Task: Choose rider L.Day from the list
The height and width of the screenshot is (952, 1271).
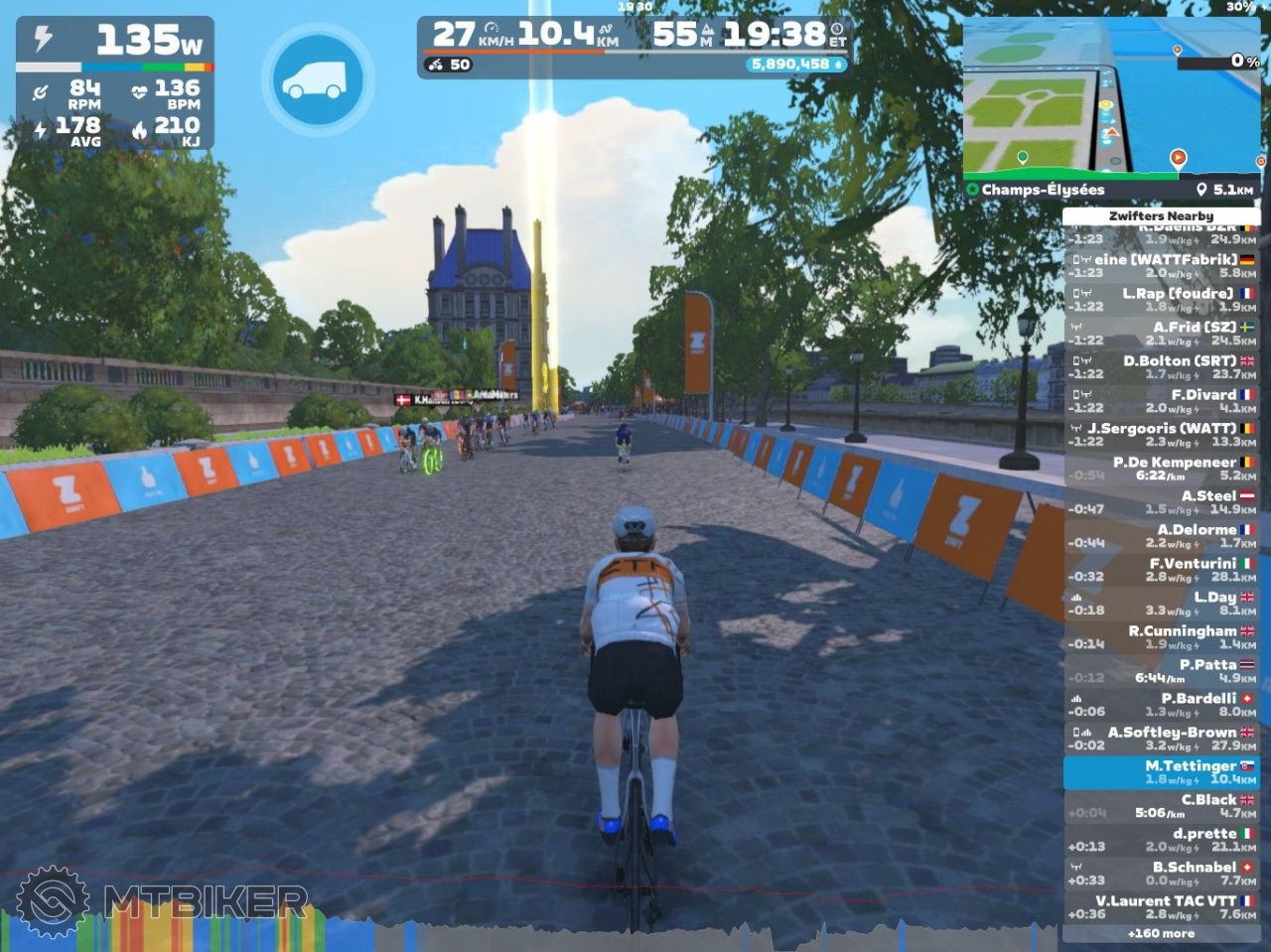Action: tap(1161, 604)
